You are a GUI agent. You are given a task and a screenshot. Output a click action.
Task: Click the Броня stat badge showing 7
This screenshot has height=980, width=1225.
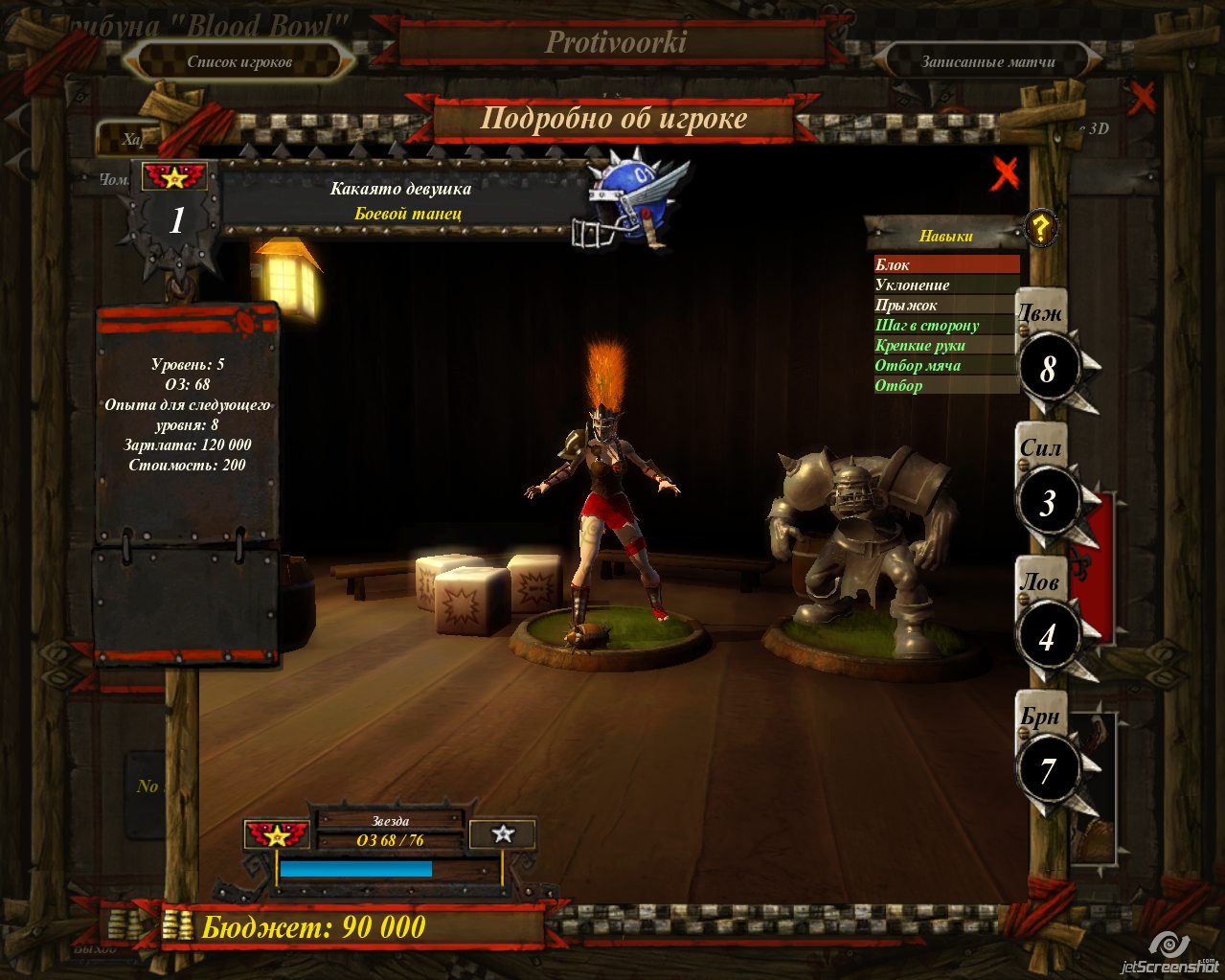click(1047, 771)
